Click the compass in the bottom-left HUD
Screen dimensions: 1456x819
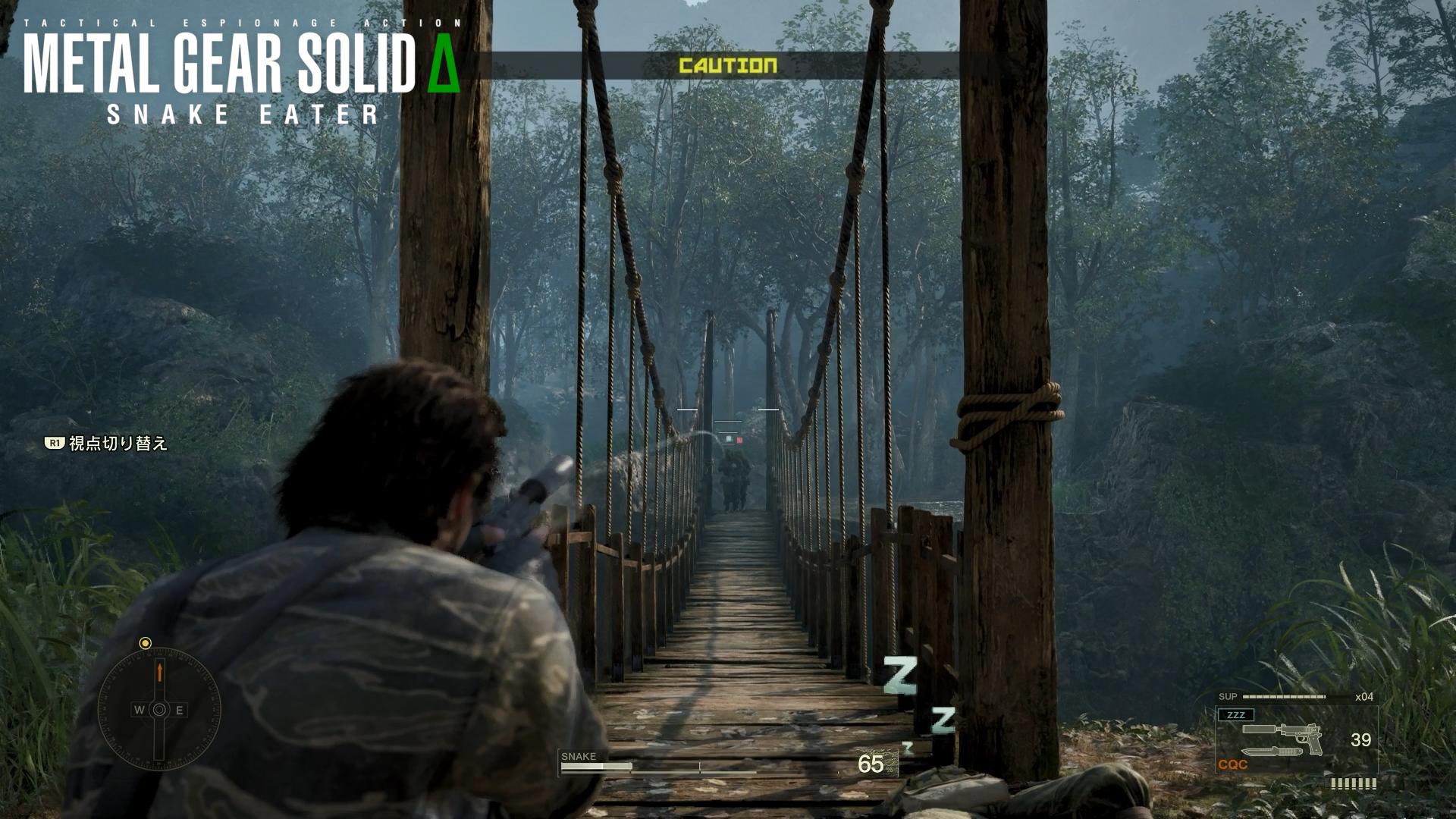pos(159,710)
